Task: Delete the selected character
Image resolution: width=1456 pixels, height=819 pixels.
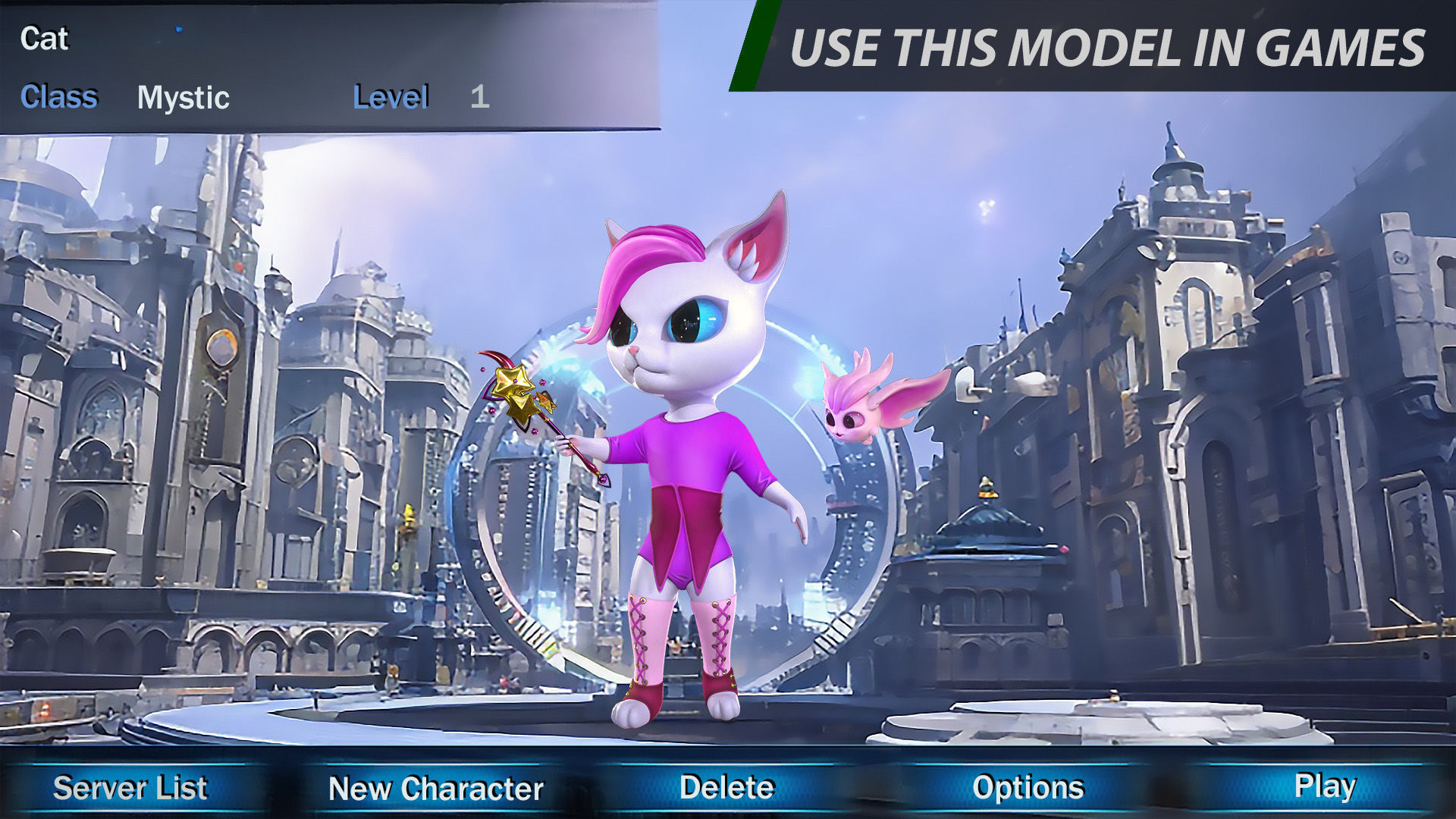Action: tap(726, 787)
